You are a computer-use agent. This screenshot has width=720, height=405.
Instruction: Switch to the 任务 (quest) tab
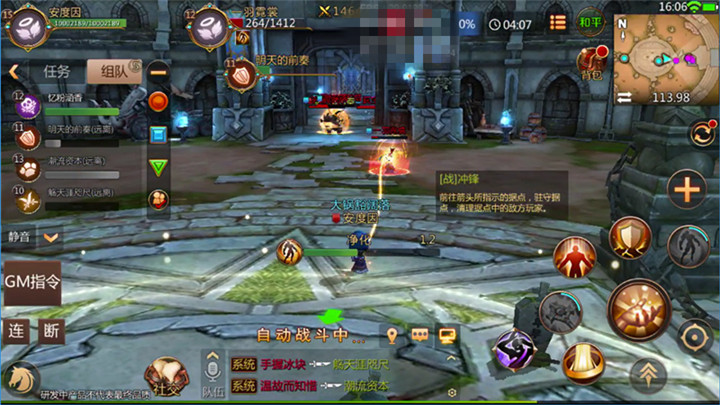pyautogui.click(x=57, y=71)
